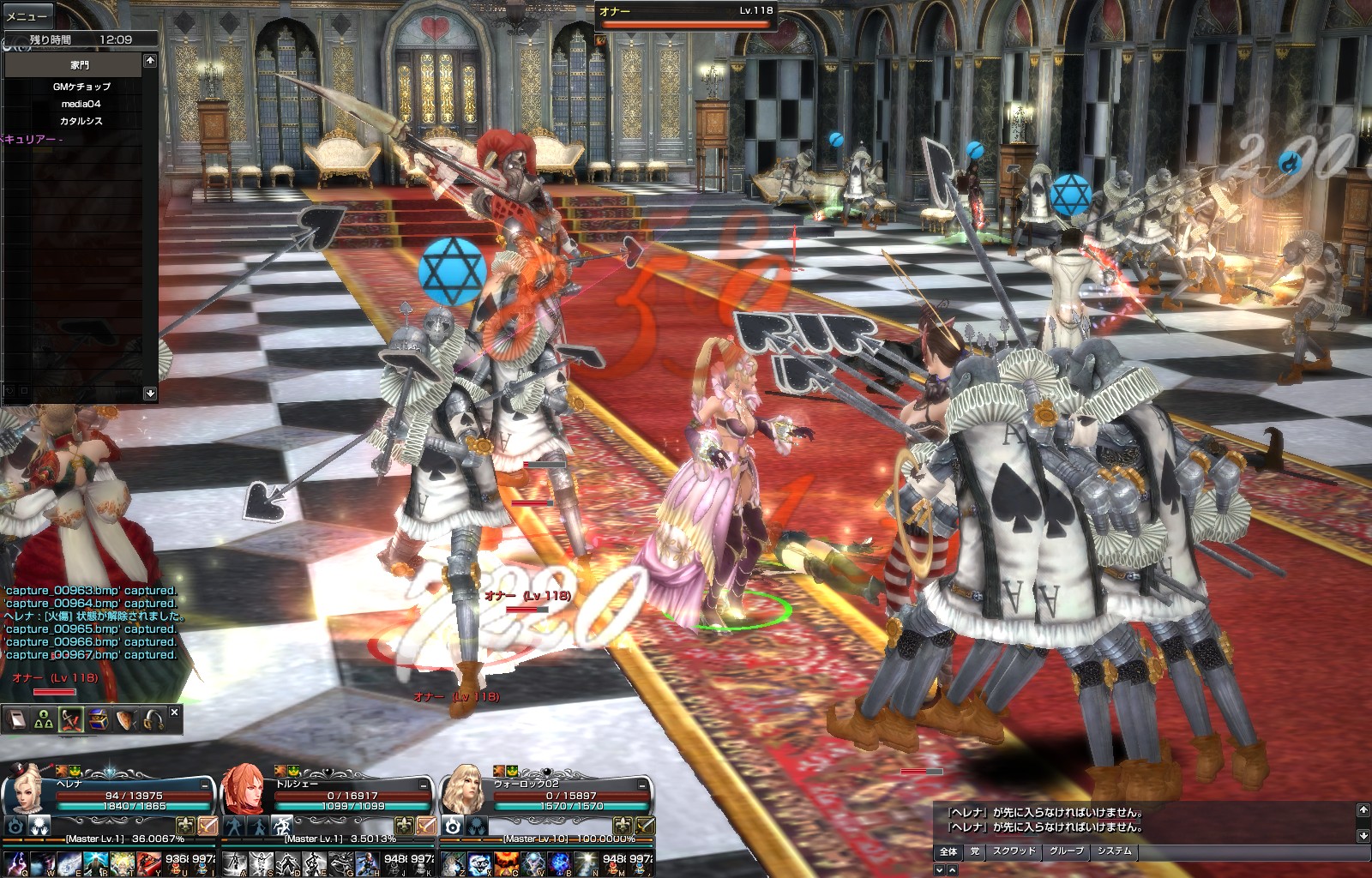
Task: Click the family list's up arrow
Action: pos(150,60)
